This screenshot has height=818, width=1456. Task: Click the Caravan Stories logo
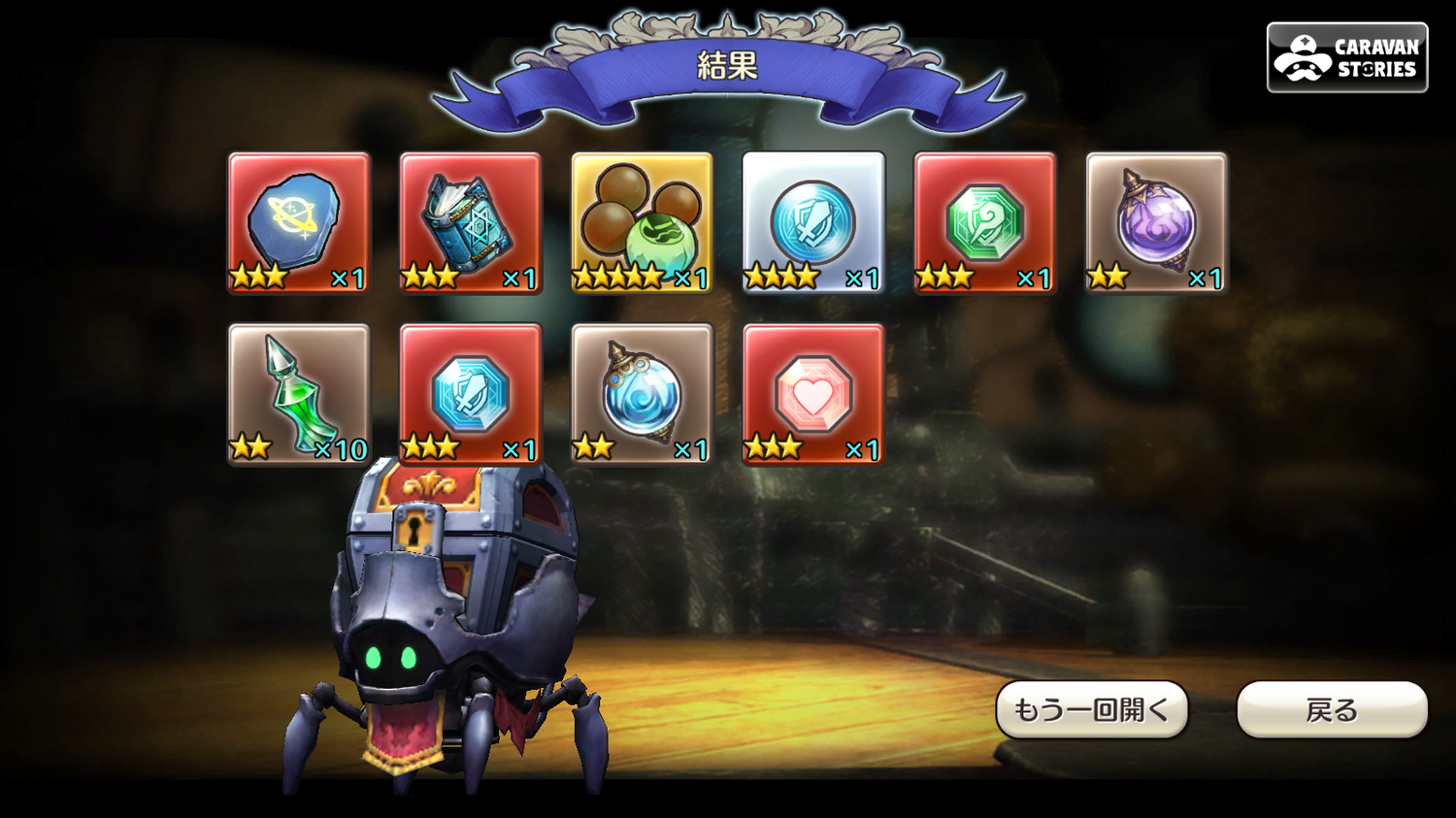click(1347, 58)
